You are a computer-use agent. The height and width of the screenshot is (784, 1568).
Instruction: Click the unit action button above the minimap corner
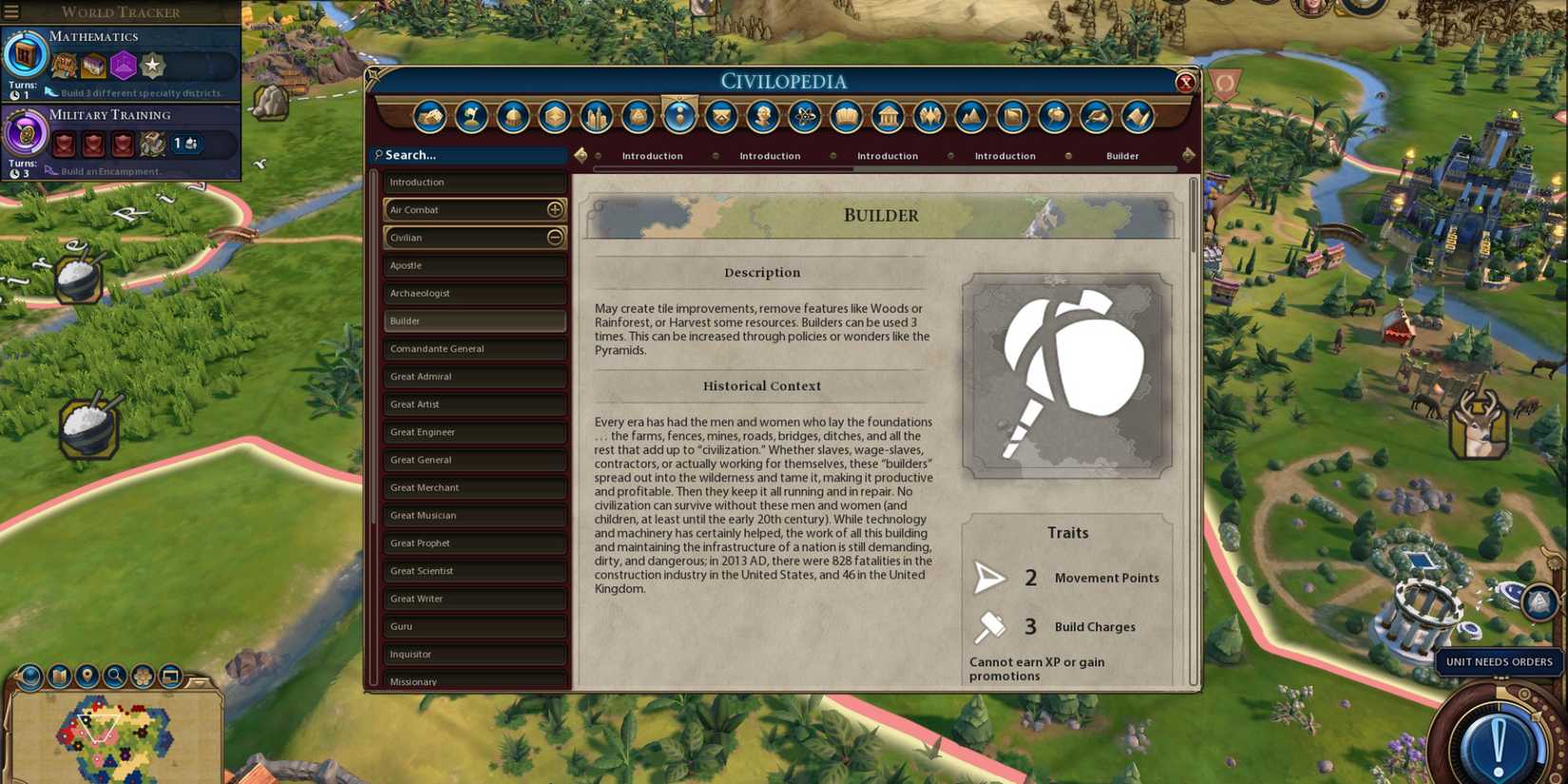click(1540, 603)
